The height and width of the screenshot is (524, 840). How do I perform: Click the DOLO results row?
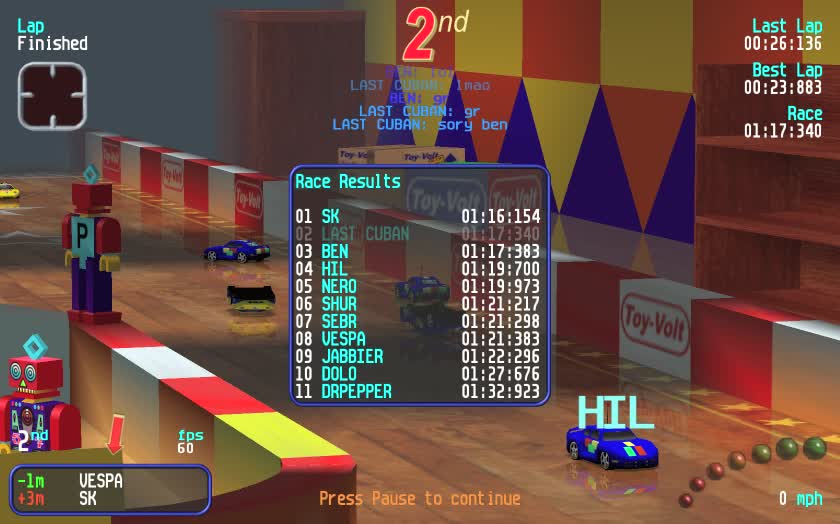click(x=418, y=374)
